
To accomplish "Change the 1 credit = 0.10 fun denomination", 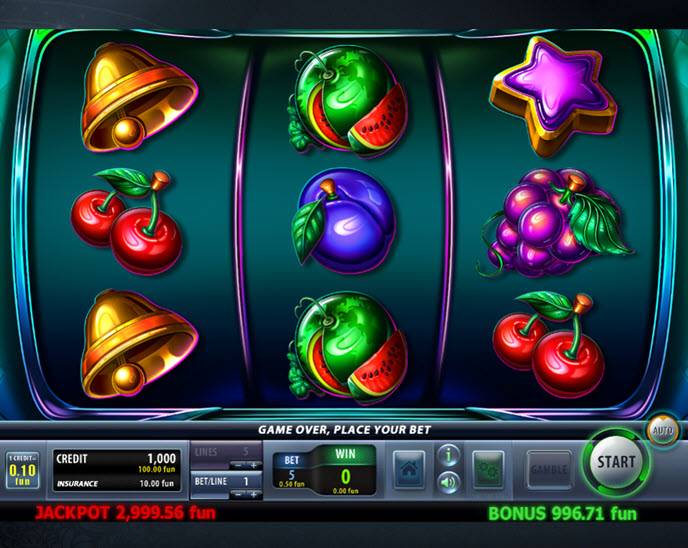I will point(22,468).
